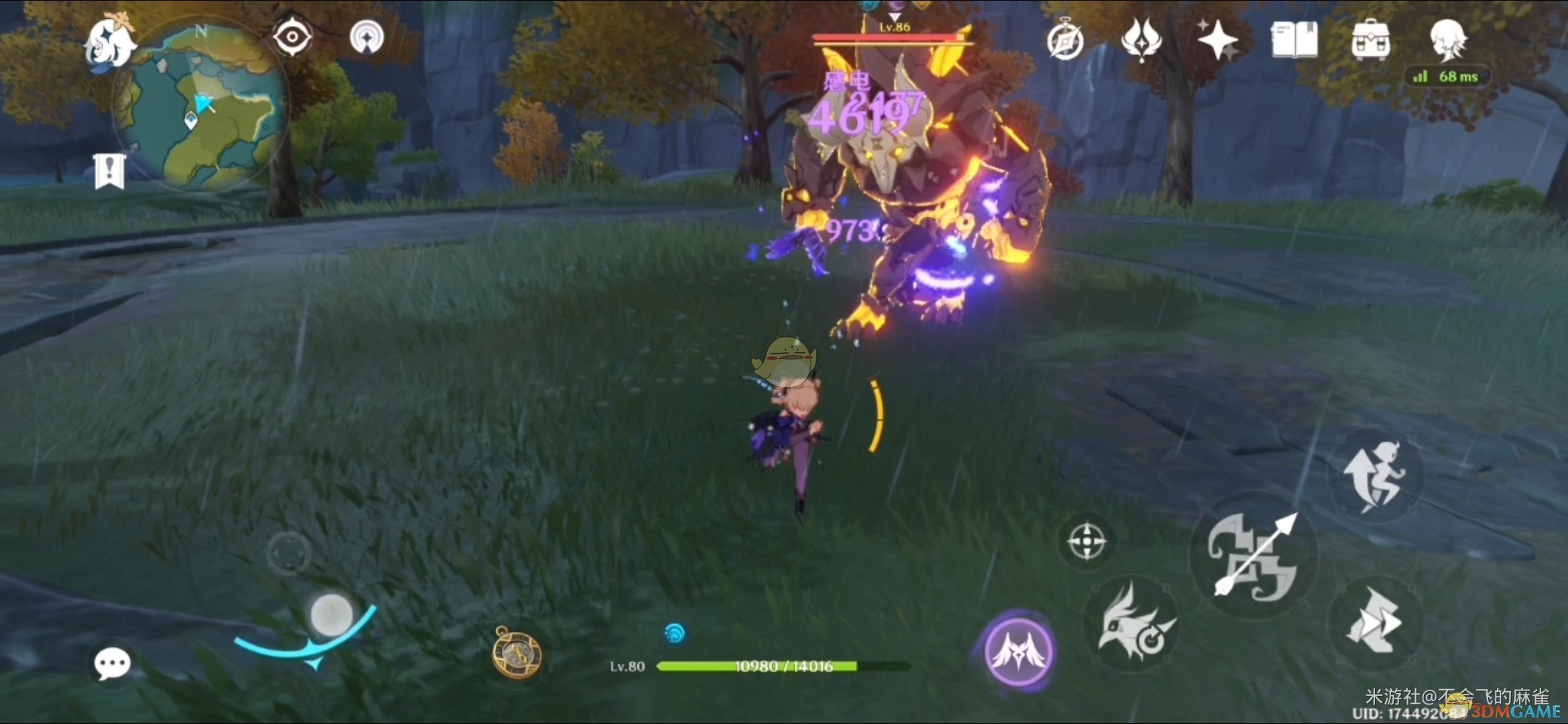Open the chat speech bubble
1568x724 pixels.
(112, 664)
